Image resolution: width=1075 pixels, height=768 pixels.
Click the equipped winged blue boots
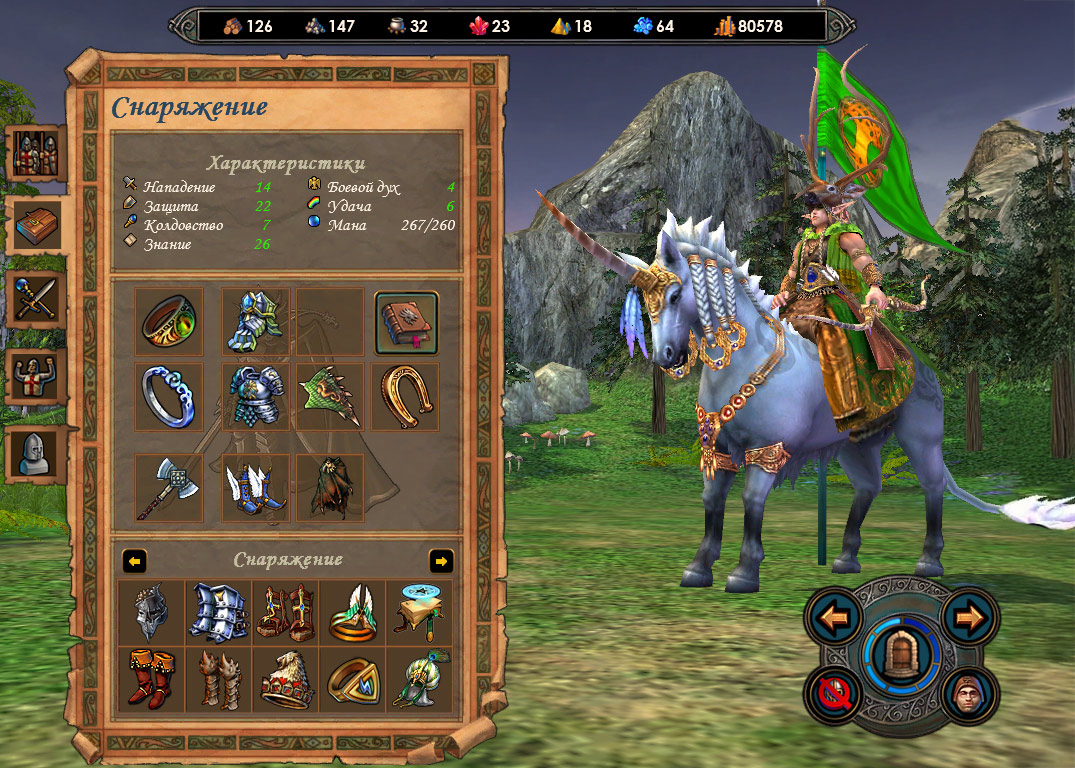coord(255,487)
